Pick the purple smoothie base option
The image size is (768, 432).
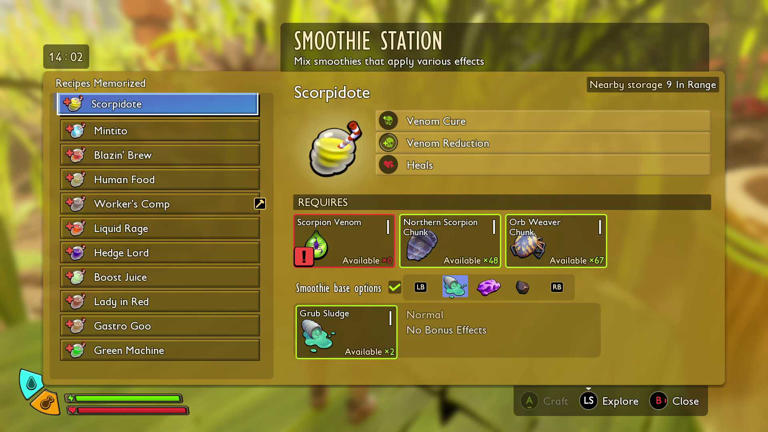point(489,288)
